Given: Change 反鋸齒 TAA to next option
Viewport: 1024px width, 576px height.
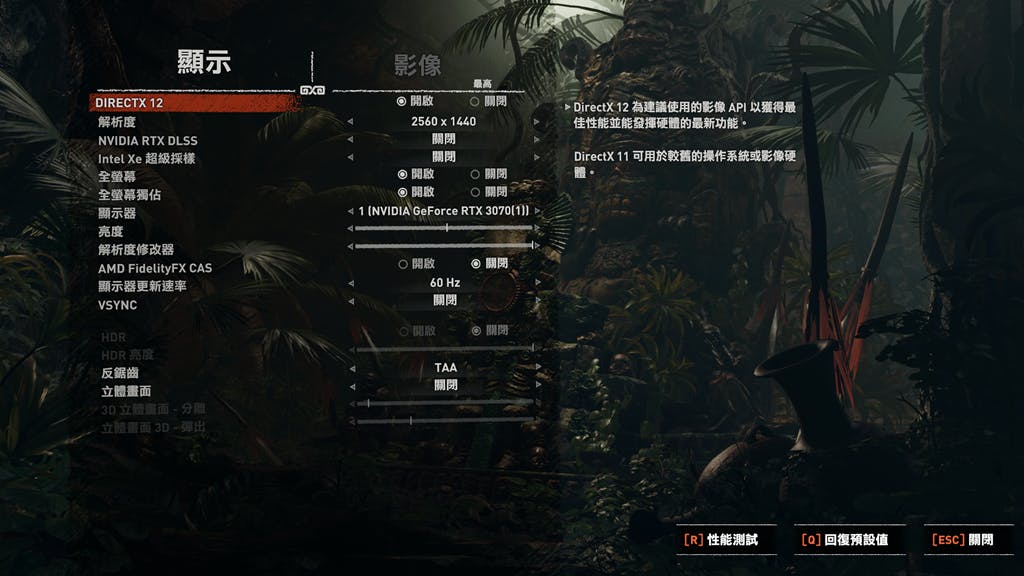Looking at the screenshot, I should 537,368.
